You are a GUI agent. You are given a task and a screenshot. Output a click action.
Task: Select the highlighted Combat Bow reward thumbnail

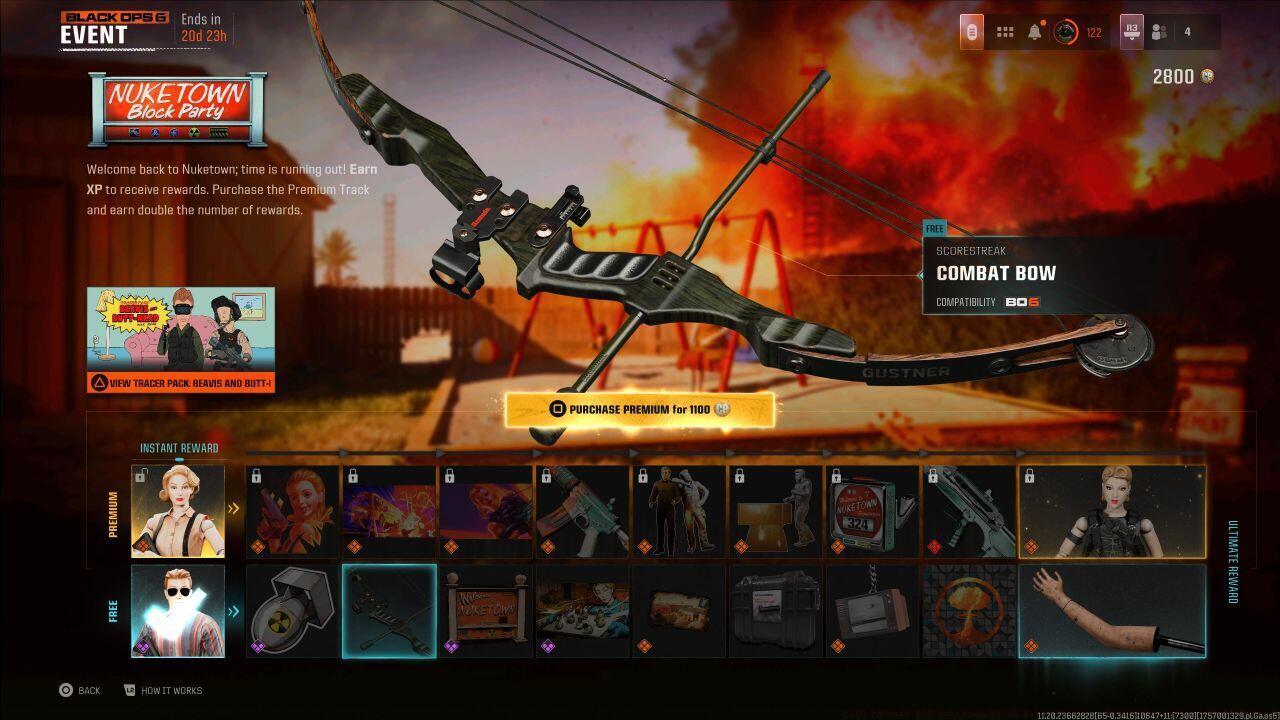click(x=389, y=611)
